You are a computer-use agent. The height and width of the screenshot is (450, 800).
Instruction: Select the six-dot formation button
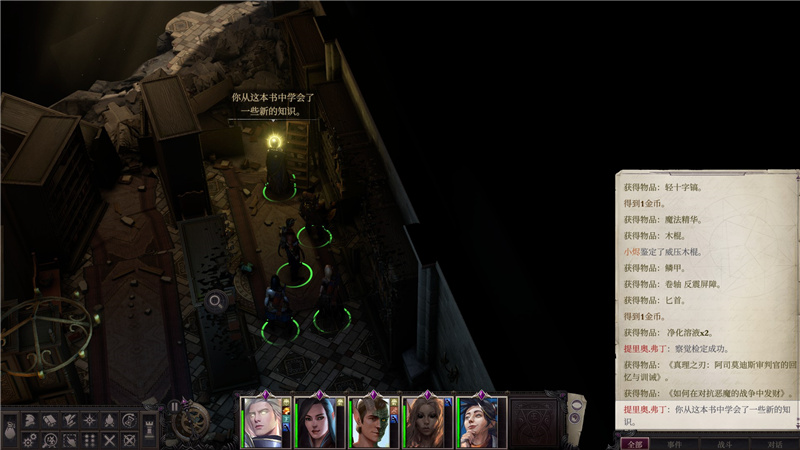point(89,440)
